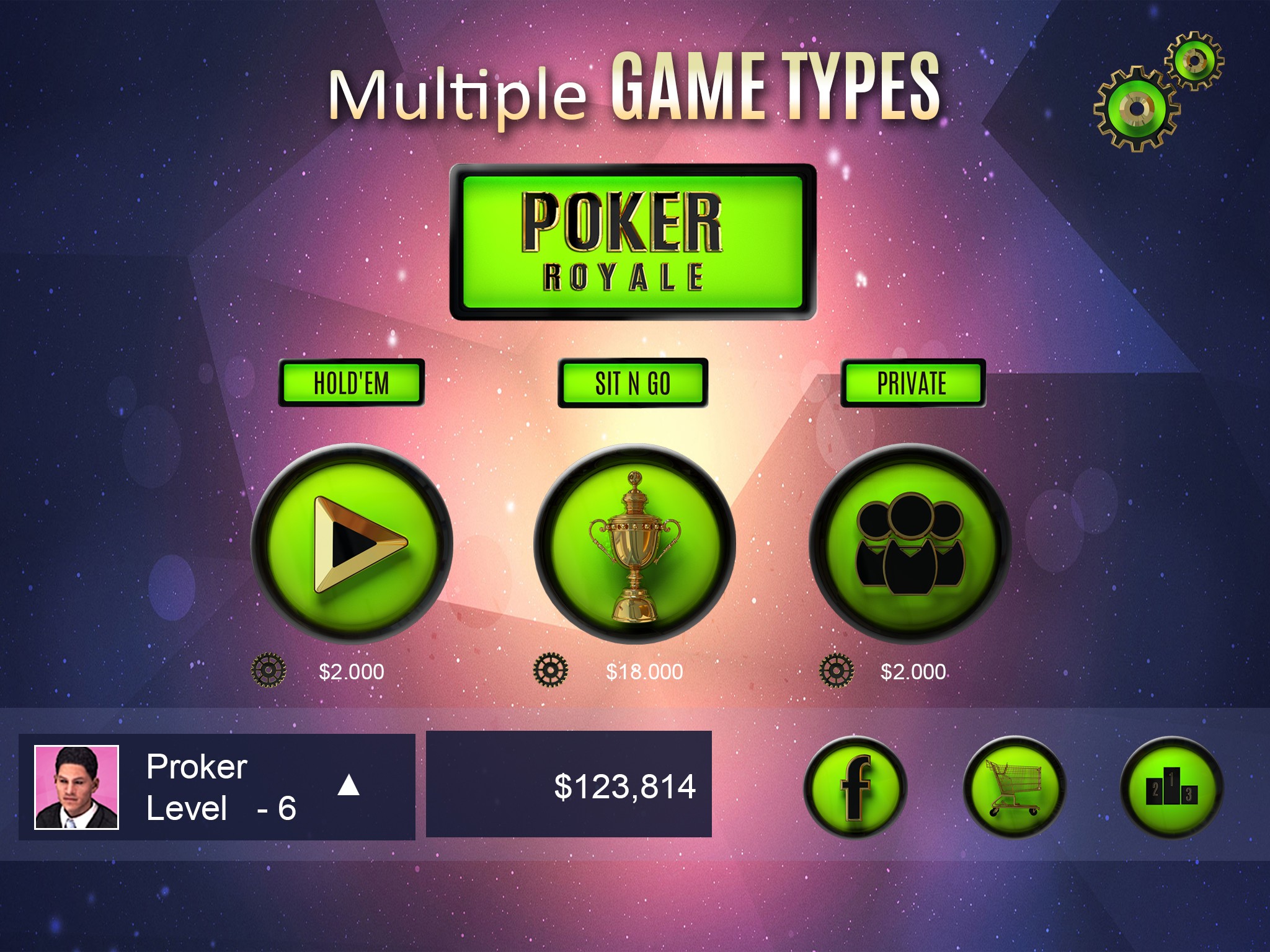Enter tournament with the trophy button
The height and width of the screenshot is (952, 1270).
pyautogui.click(x=634, y=544)
